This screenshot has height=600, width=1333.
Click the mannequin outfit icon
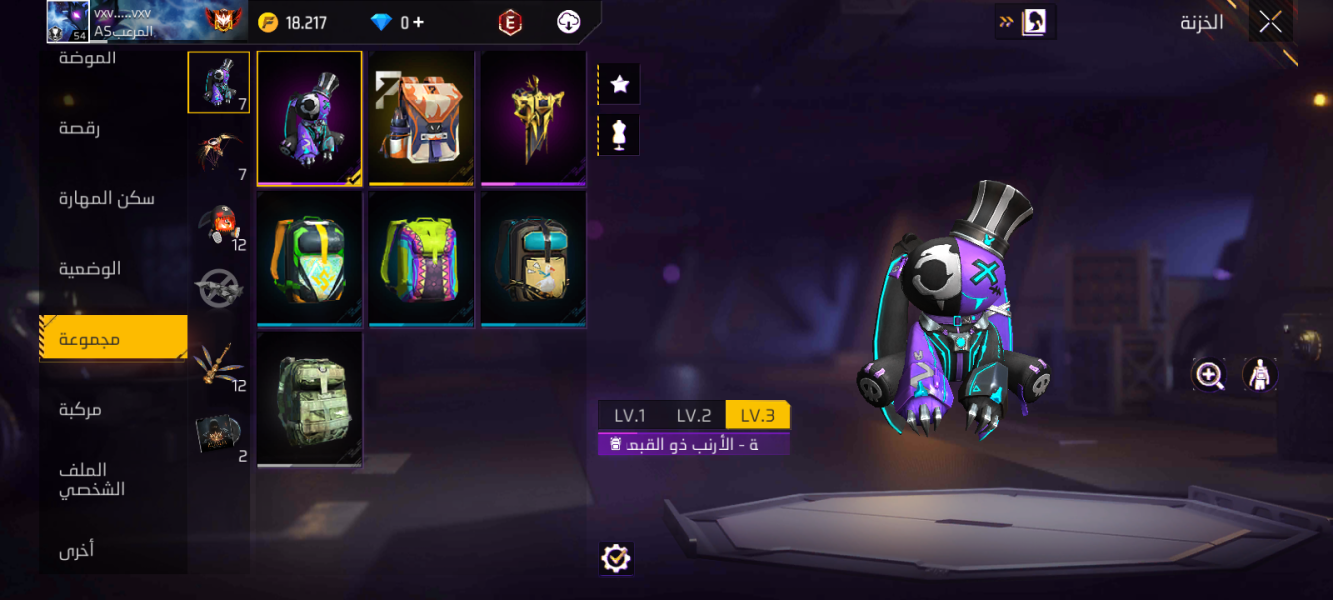pos(619,135)
